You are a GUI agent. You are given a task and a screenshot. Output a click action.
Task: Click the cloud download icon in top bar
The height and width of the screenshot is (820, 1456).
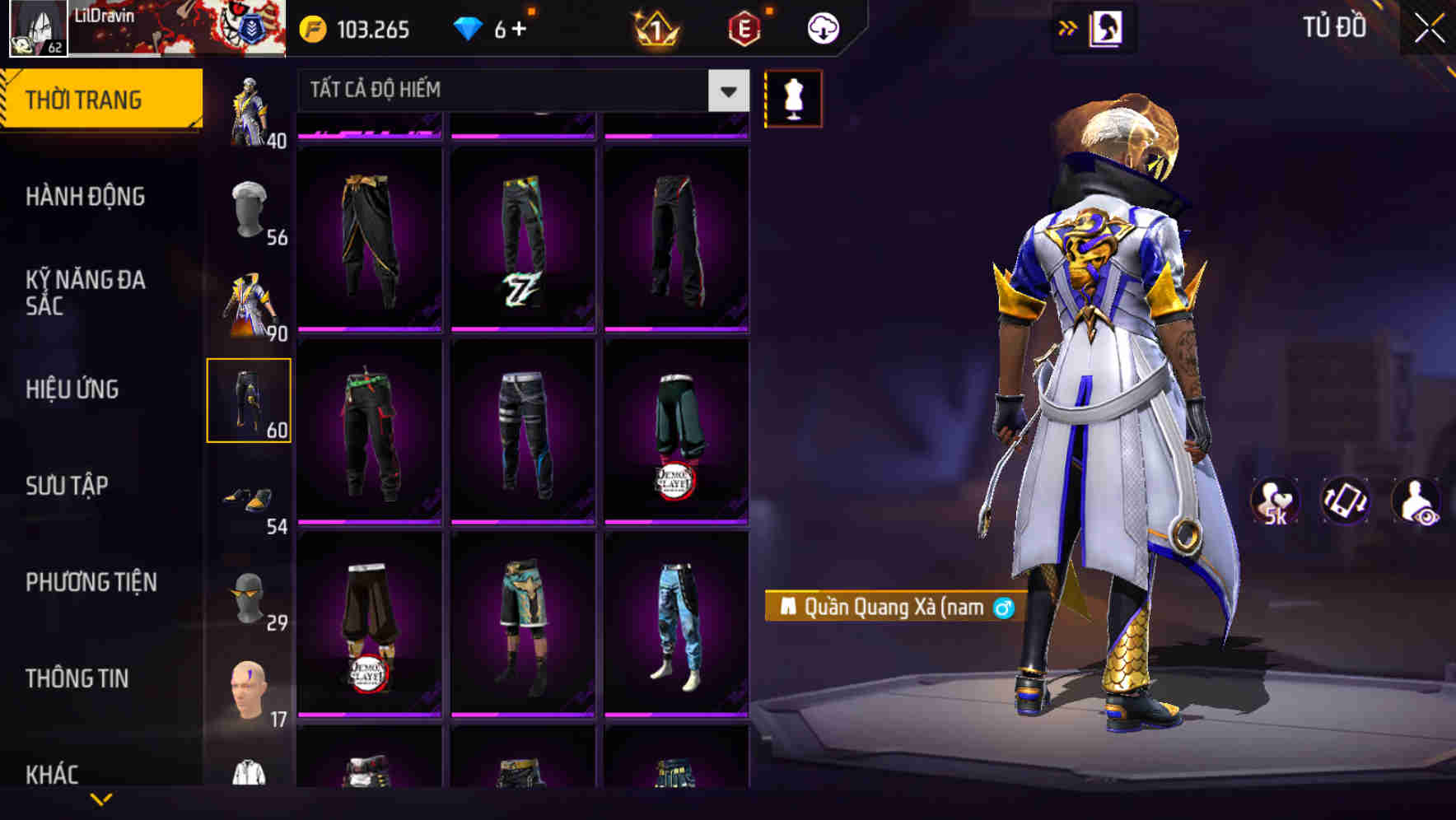tap(820, 27)
